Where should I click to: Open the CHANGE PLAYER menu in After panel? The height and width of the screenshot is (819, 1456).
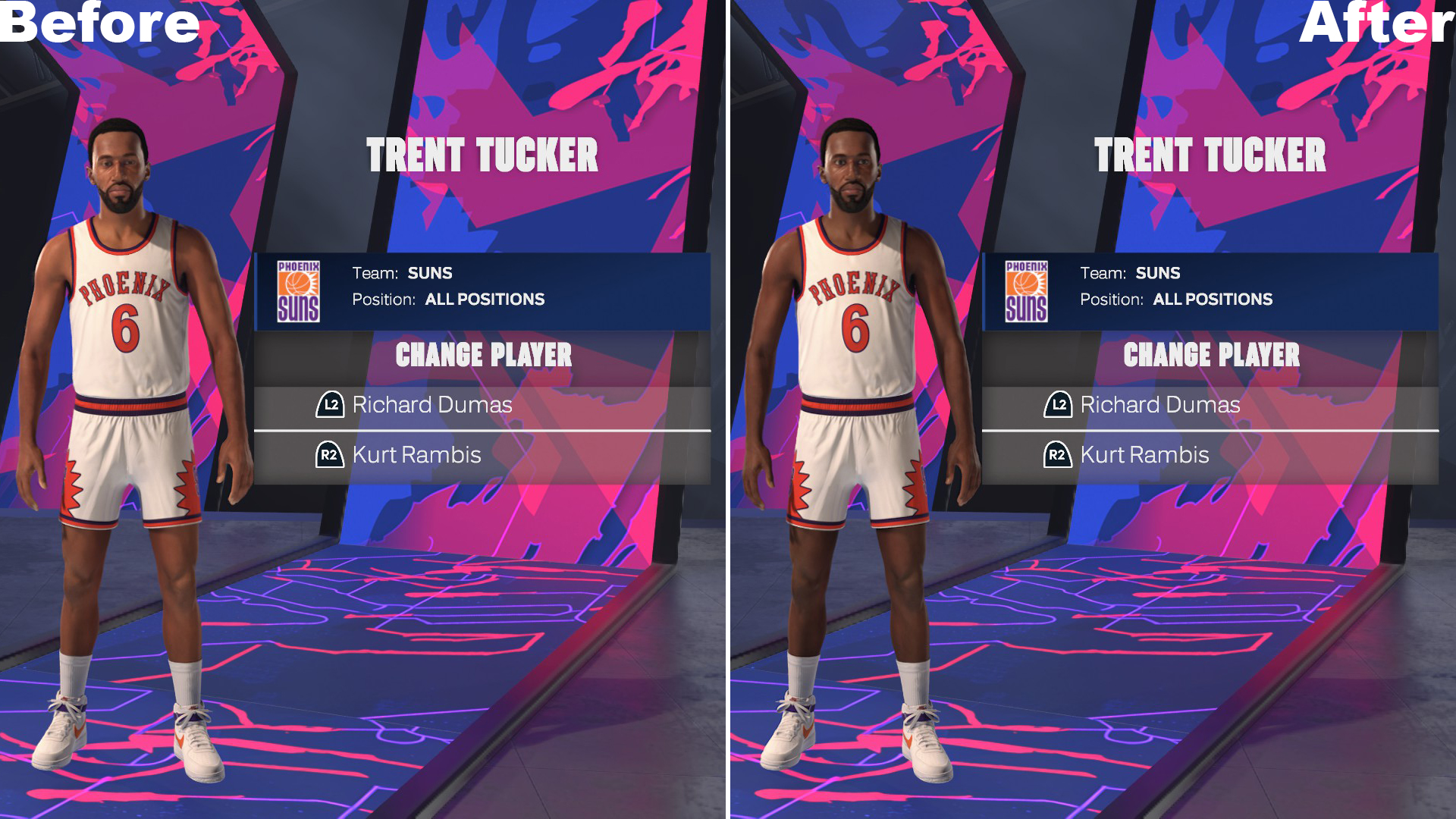1213,354
